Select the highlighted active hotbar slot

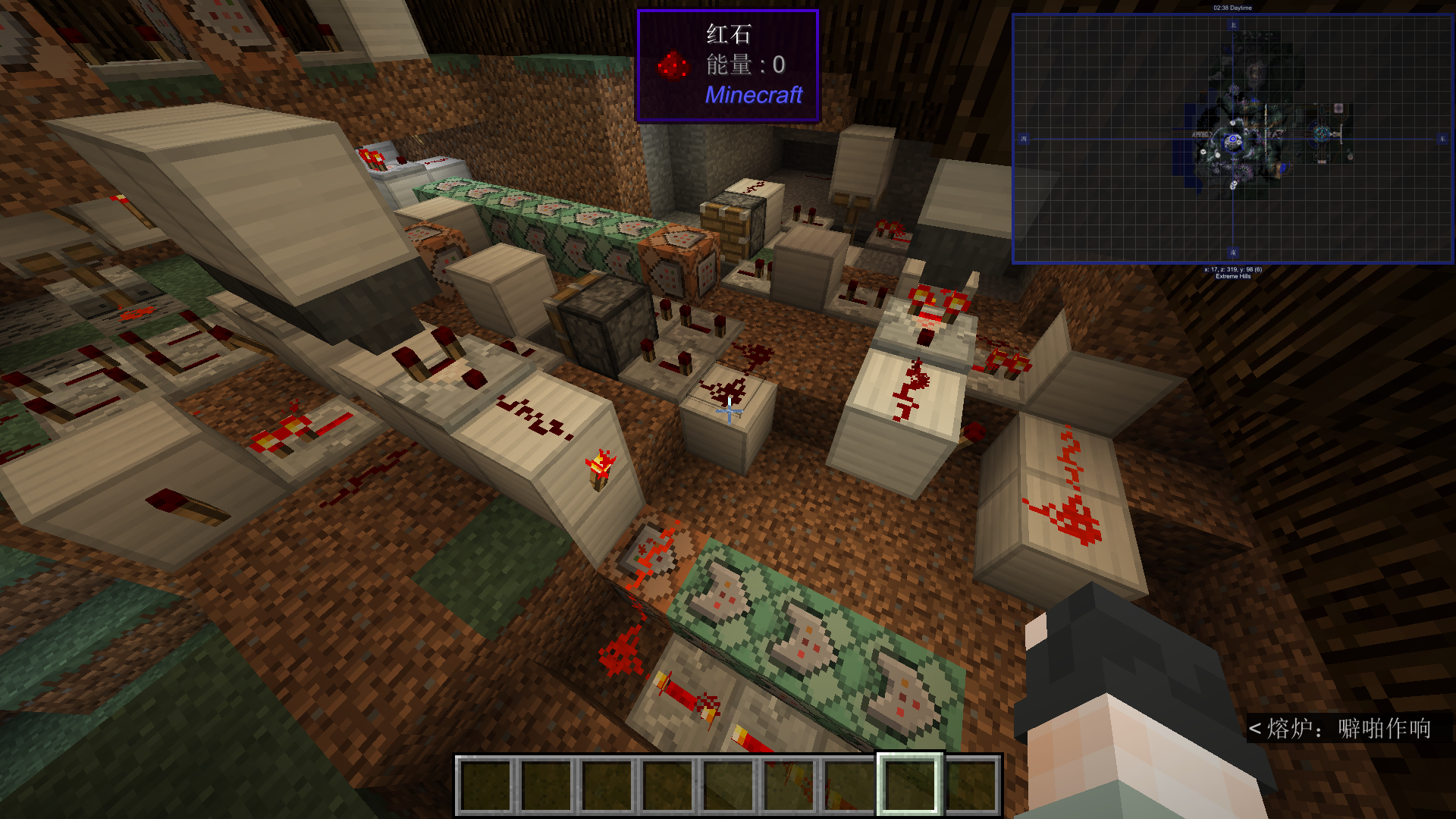point(909,784)
